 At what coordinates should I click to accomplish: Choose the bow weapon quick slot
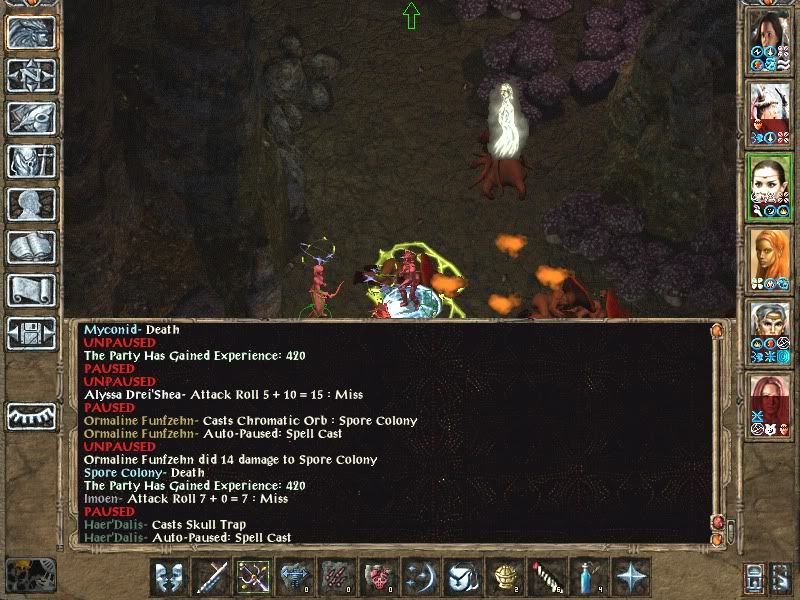coord(253,577)
